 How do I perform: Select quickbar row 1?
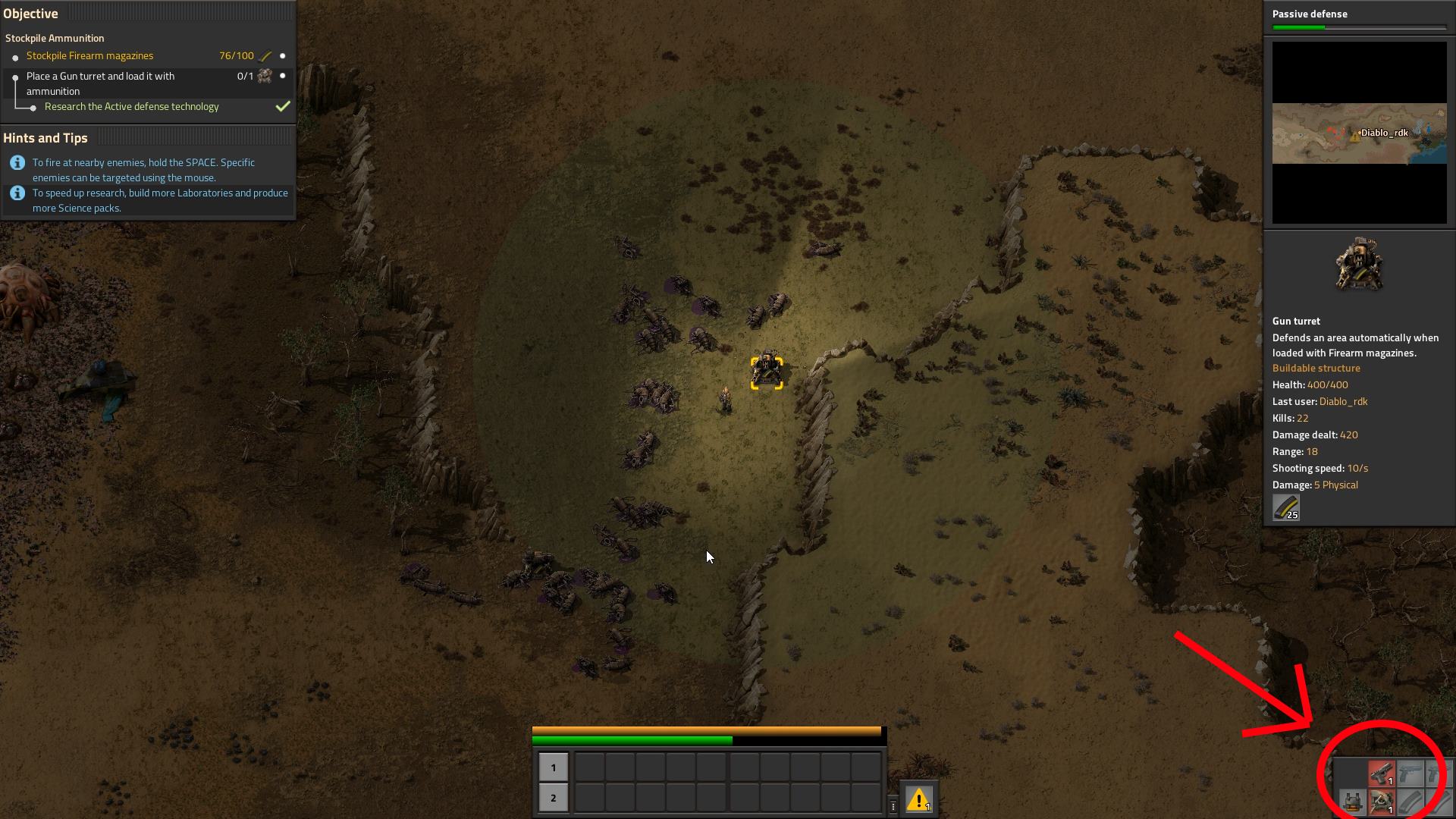pos(554,767)
